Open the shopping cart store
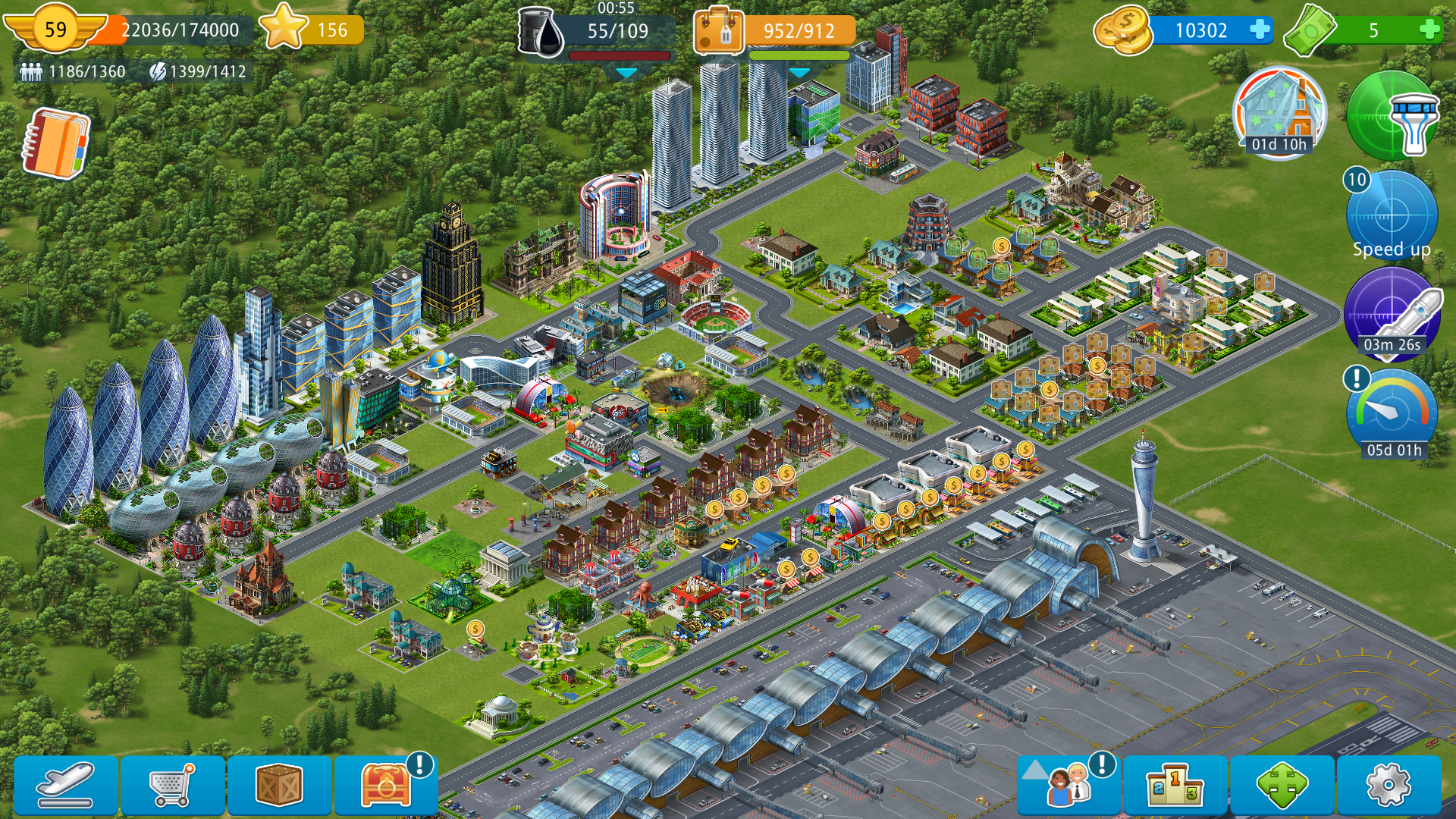 [173, 785]
